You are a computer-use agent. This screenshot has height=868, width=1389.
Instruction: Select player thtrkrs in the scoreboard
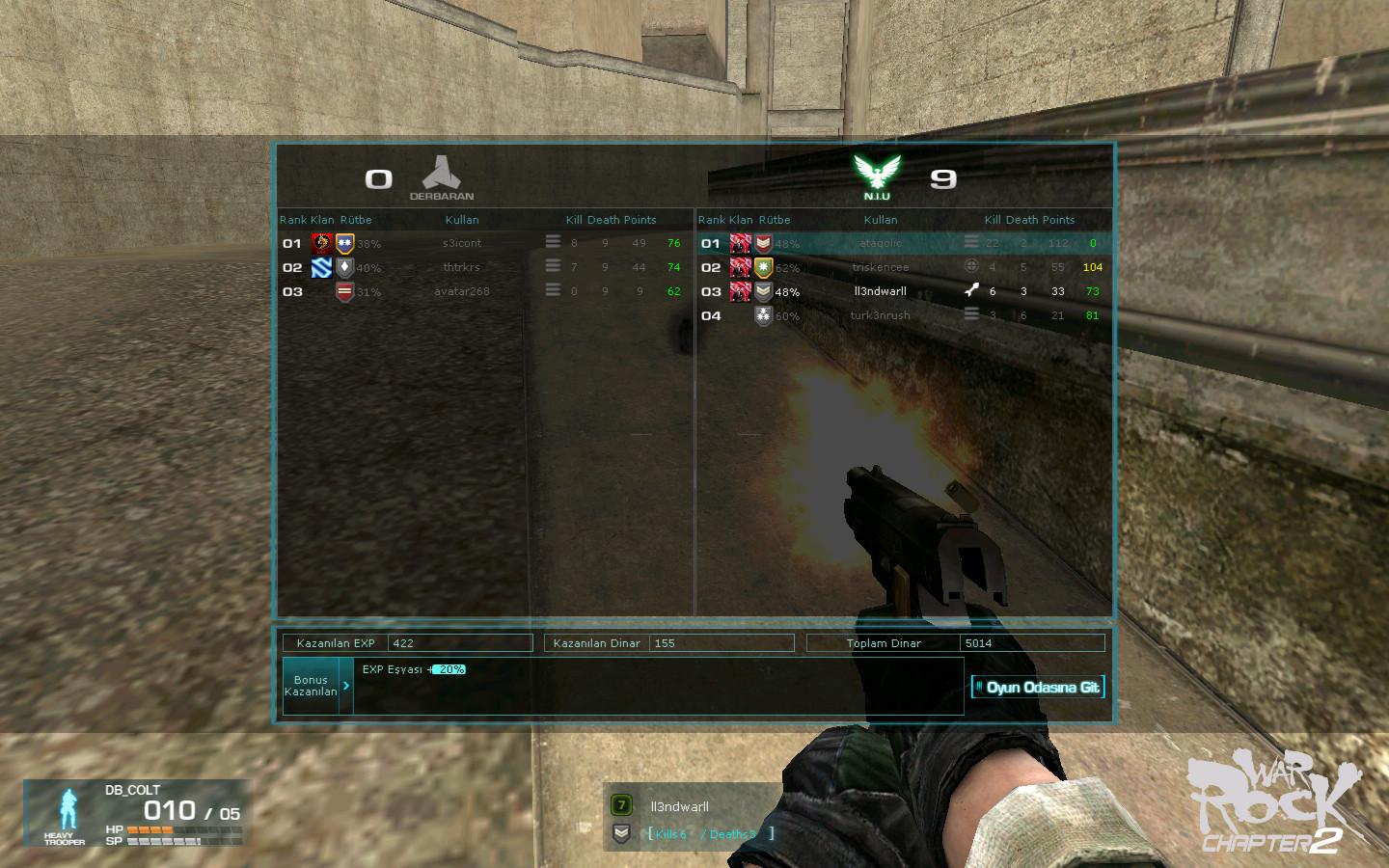(462, 267)
